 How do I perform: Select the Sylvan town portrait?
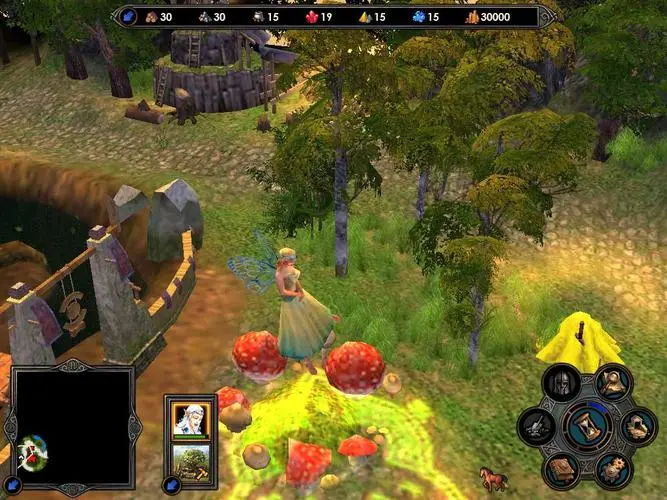pos(190,461)
